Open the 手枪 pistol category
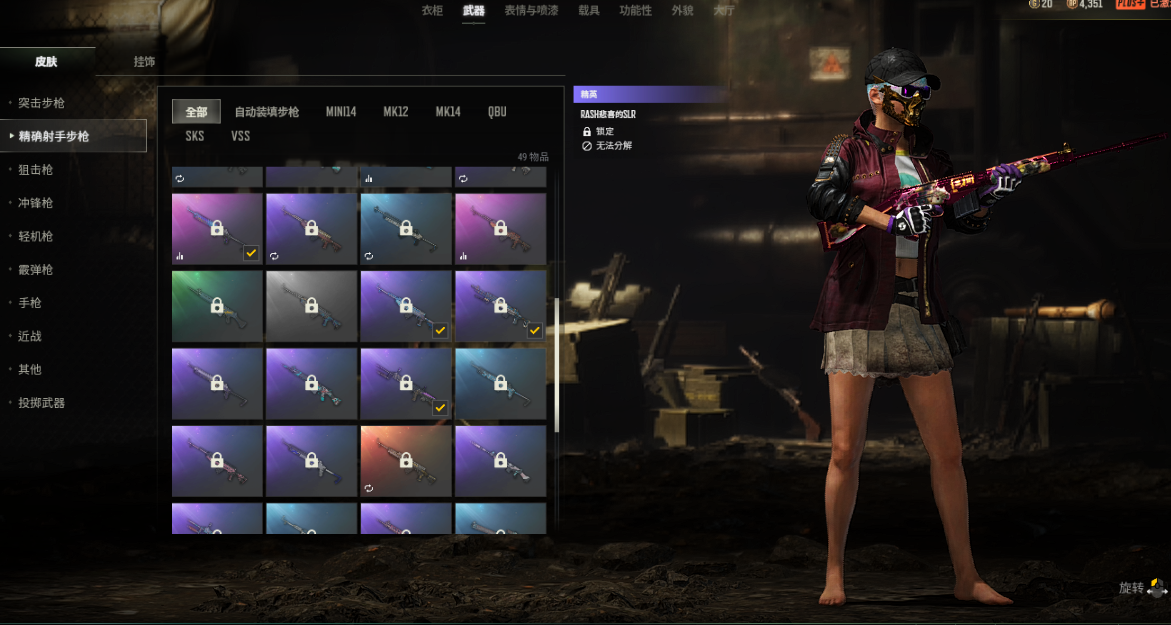 (30, 303)
